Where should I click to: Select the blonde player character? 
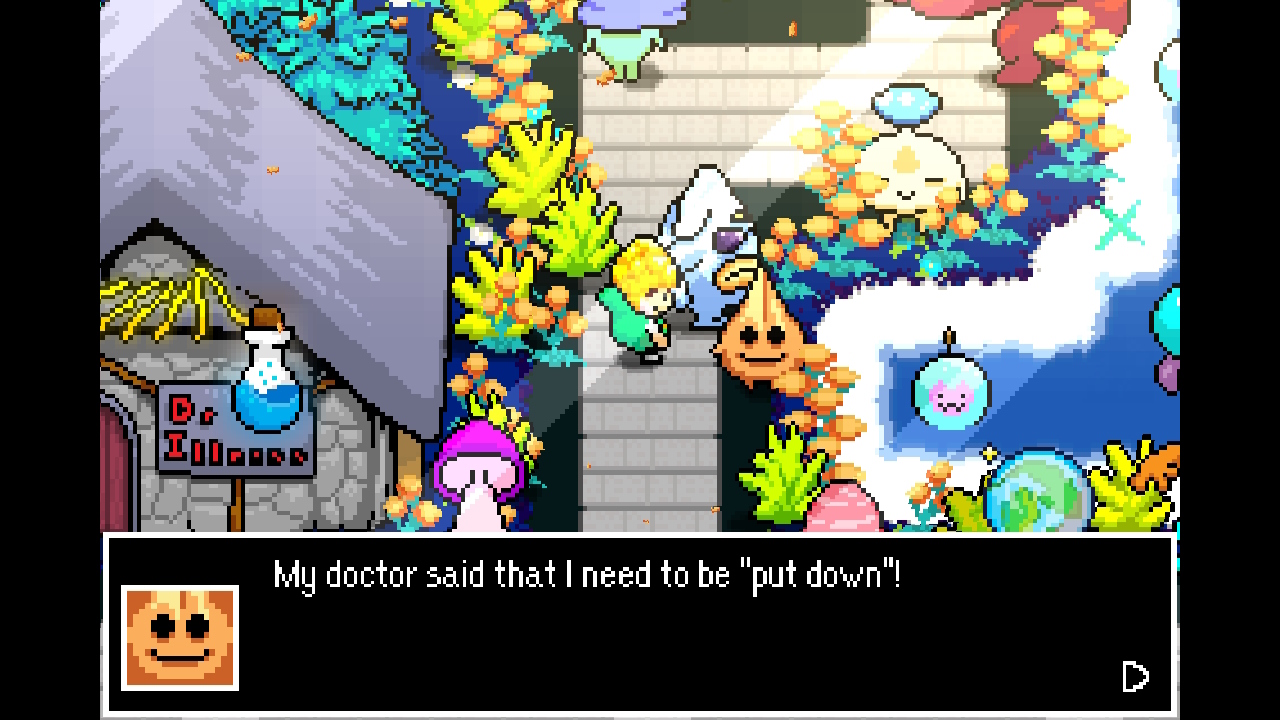click(x=645, y=300)
